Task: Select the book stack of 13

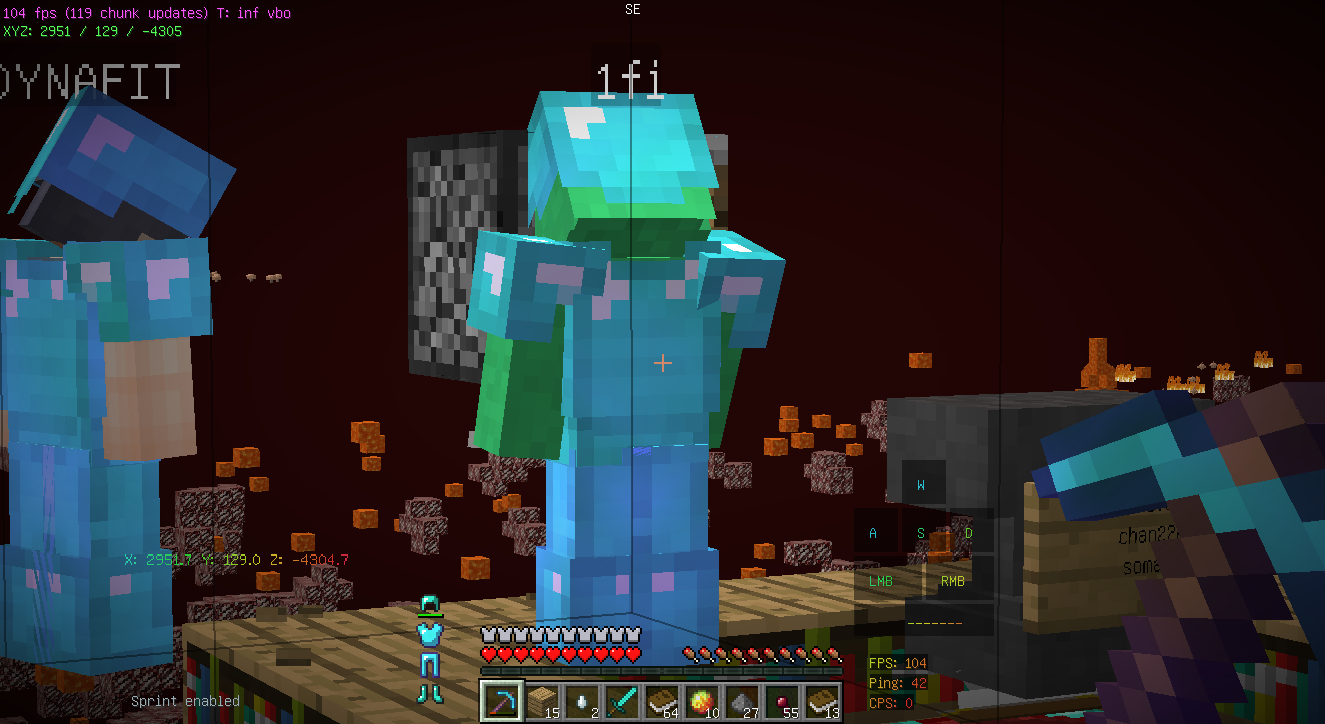Action: pyautogui.click(x=820, y=700)
